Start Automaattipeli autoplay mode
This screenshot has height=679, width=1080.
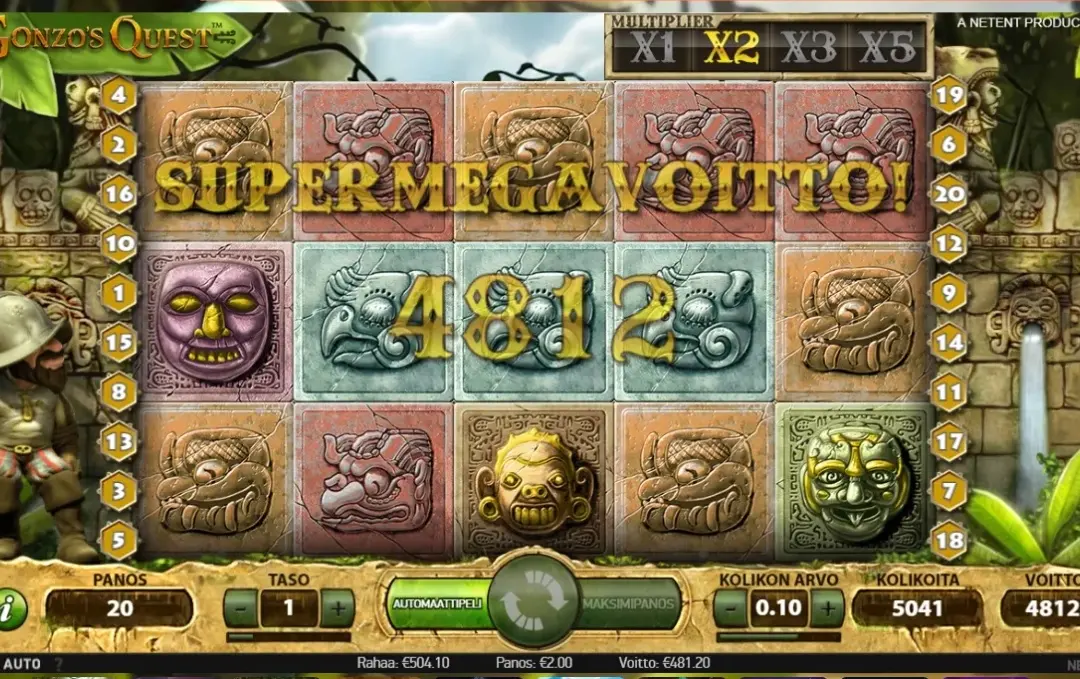tap(436, 605)
